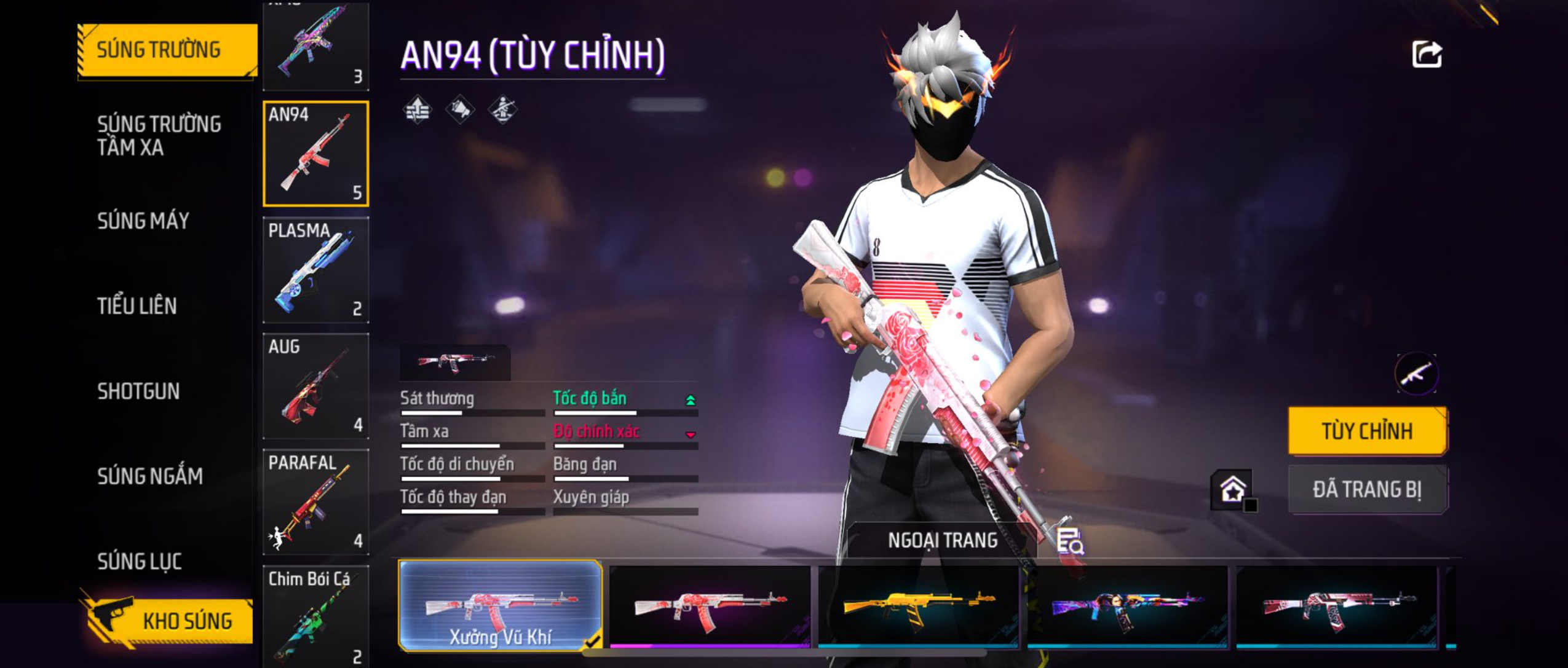
Task: Select the Chim Bói Cá weapon tile
Action: tap(315, 616)
